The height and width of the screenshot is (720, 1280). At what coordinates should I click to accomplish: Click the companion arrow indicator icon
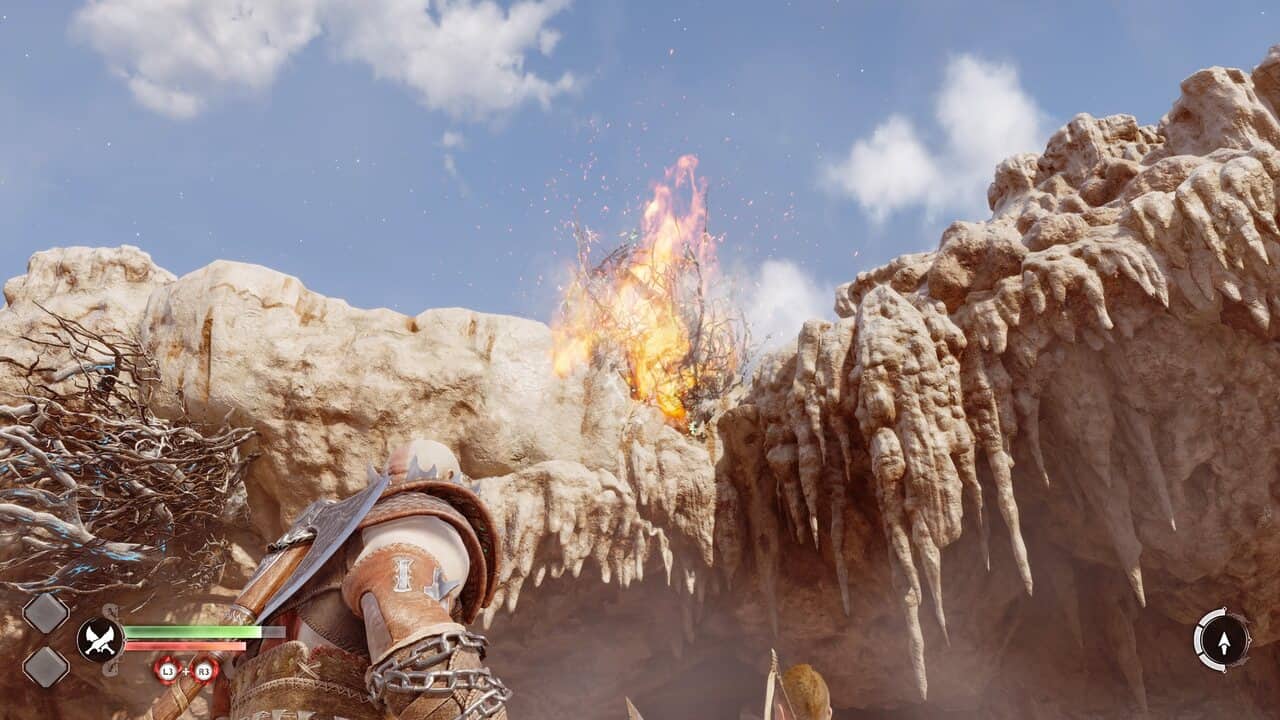[1222, 639]
